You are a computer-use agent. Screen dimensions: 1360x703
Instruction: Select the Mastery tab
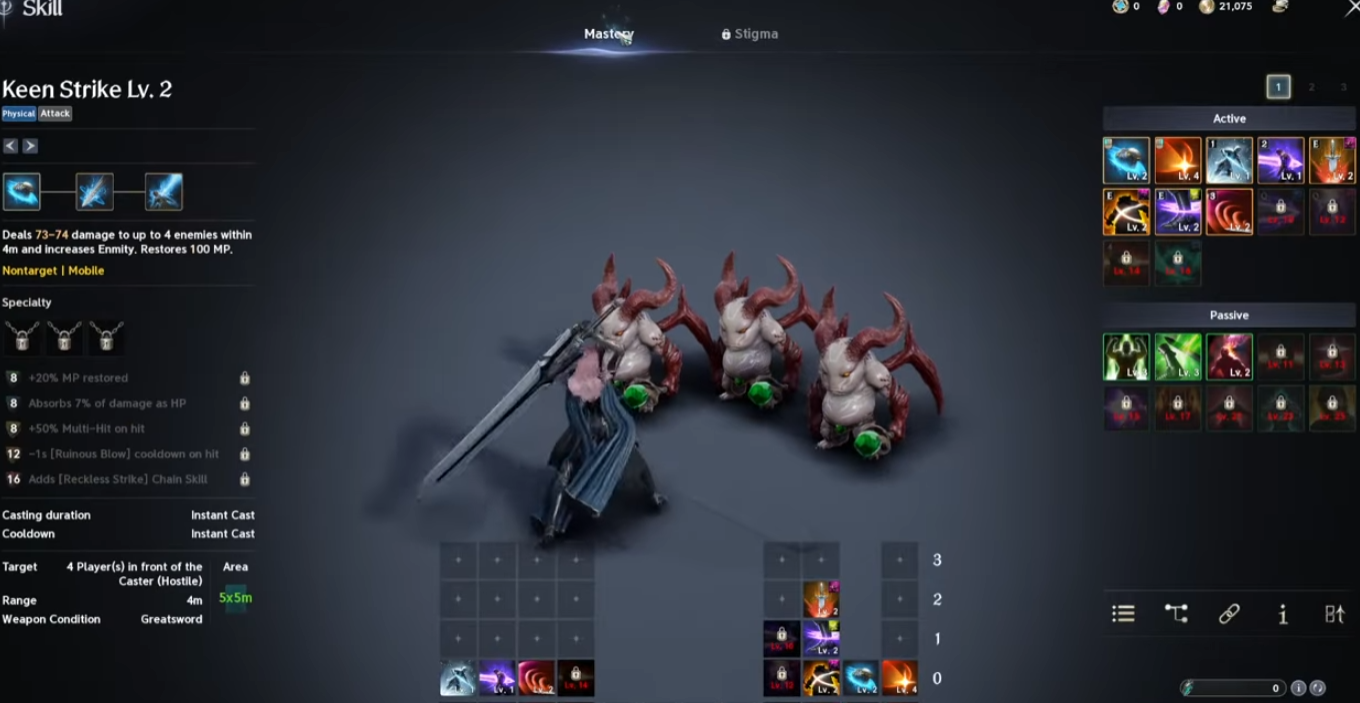608,34
